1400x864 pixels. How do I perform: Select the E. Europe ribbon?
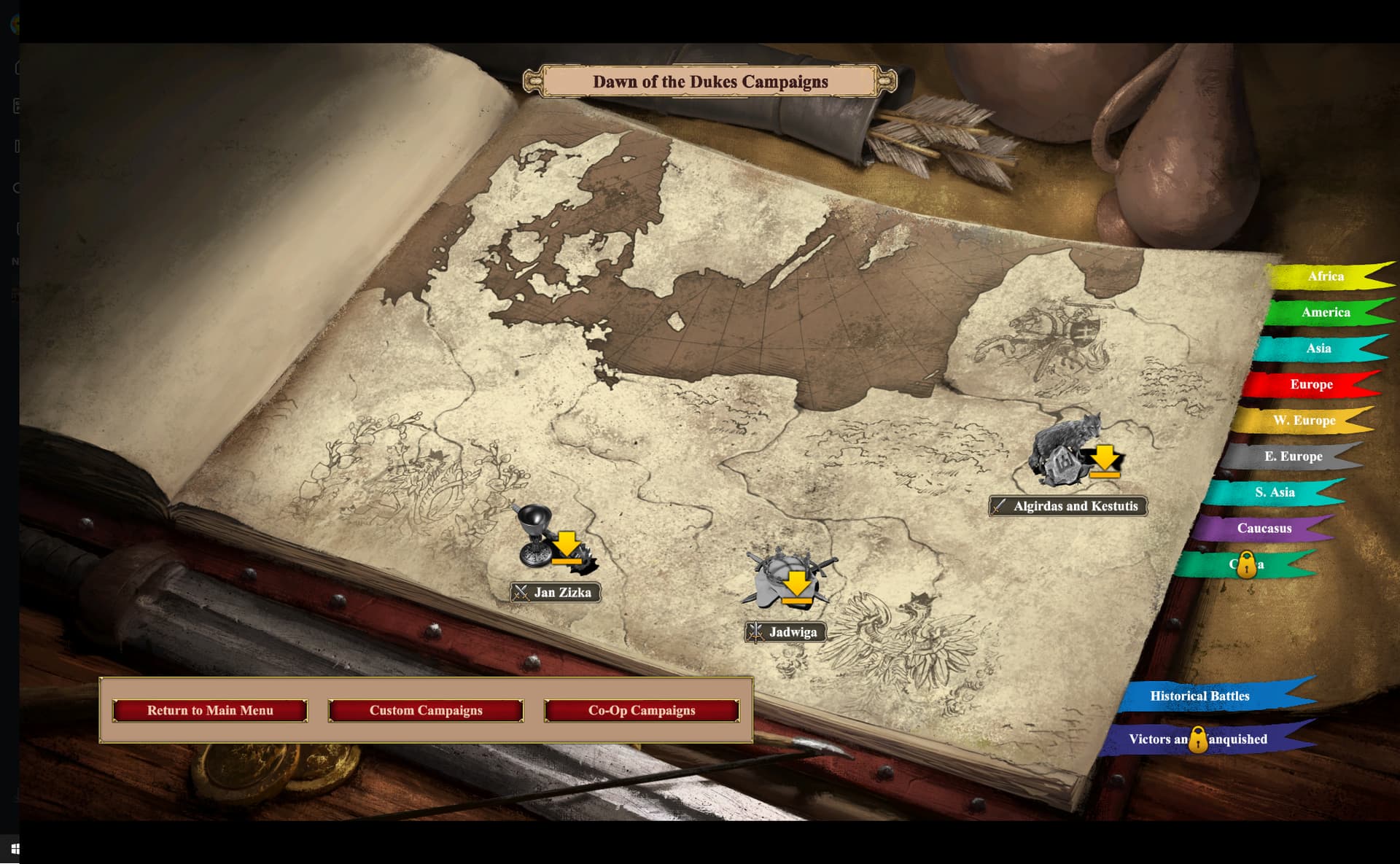click(1292, 456)
